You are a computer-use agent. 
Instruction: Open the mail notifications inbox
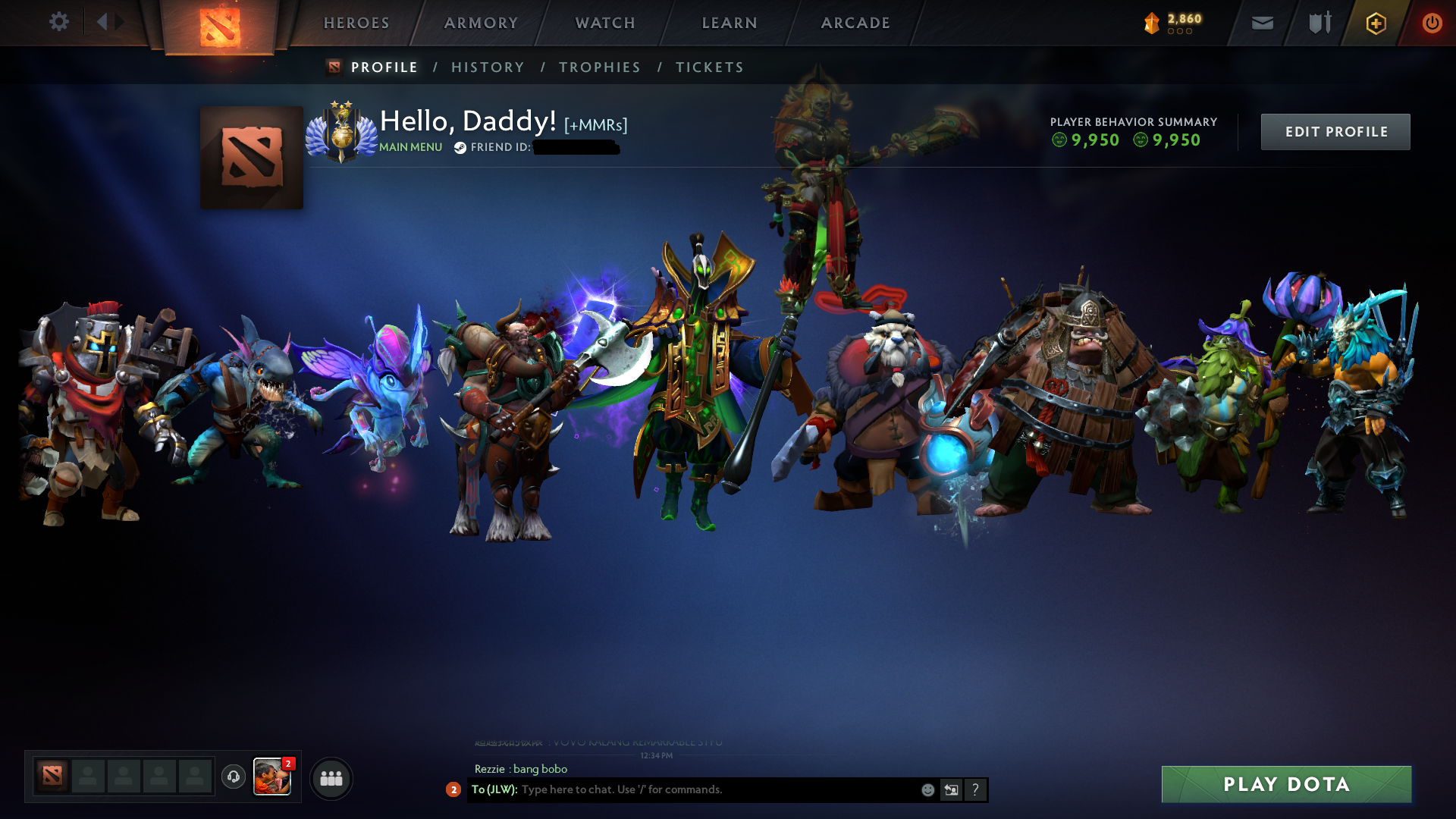(1262, 23)
